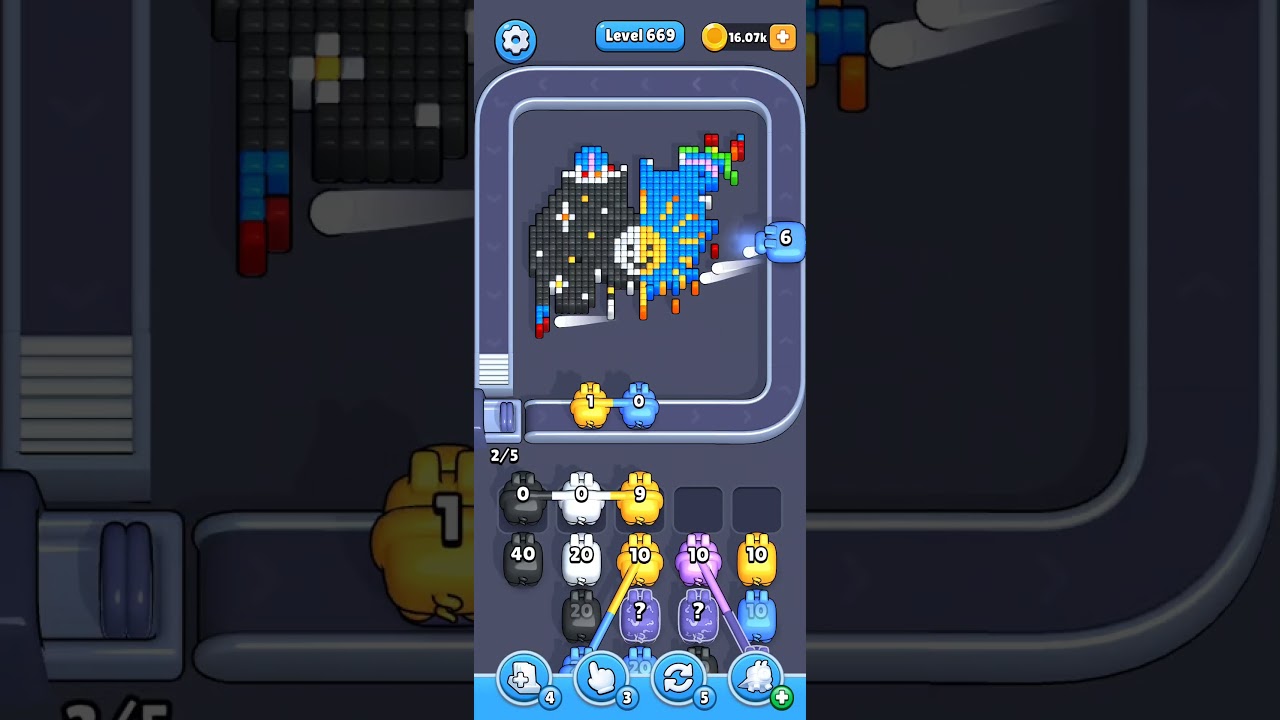Tap the mystery bobbin marked with question mark
The image size is (1280, 720).
[x=641, y=612]
